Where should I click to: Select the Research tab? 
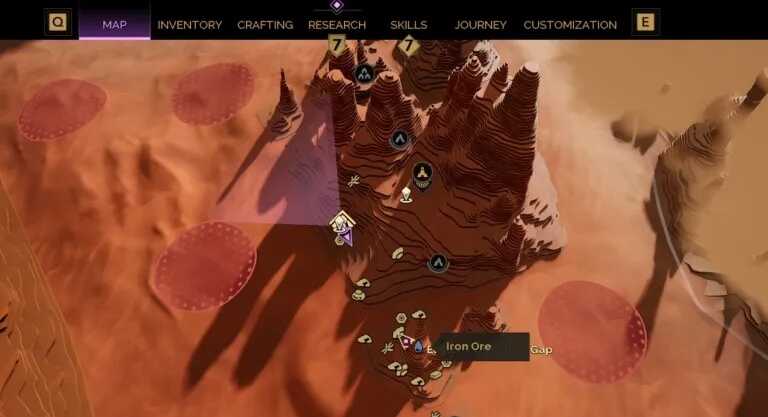337,24
